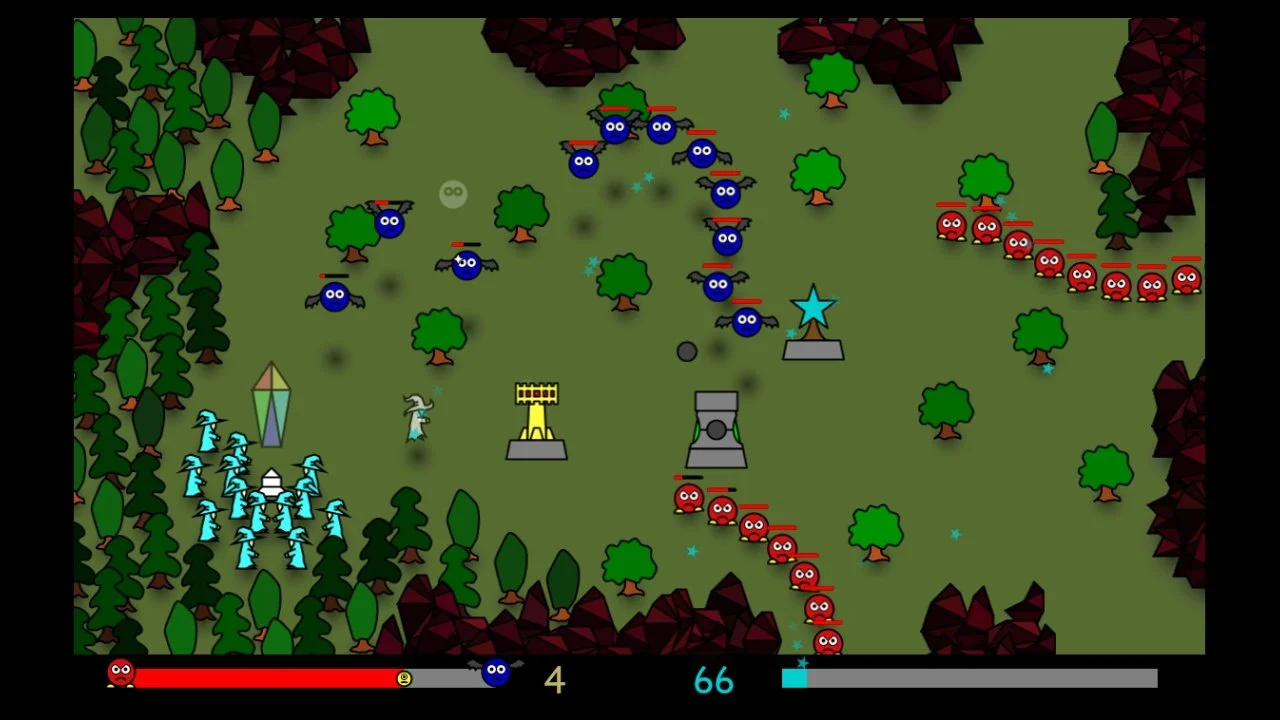Click the blue bat enemy icon in status bar

(x=495, y=673)
